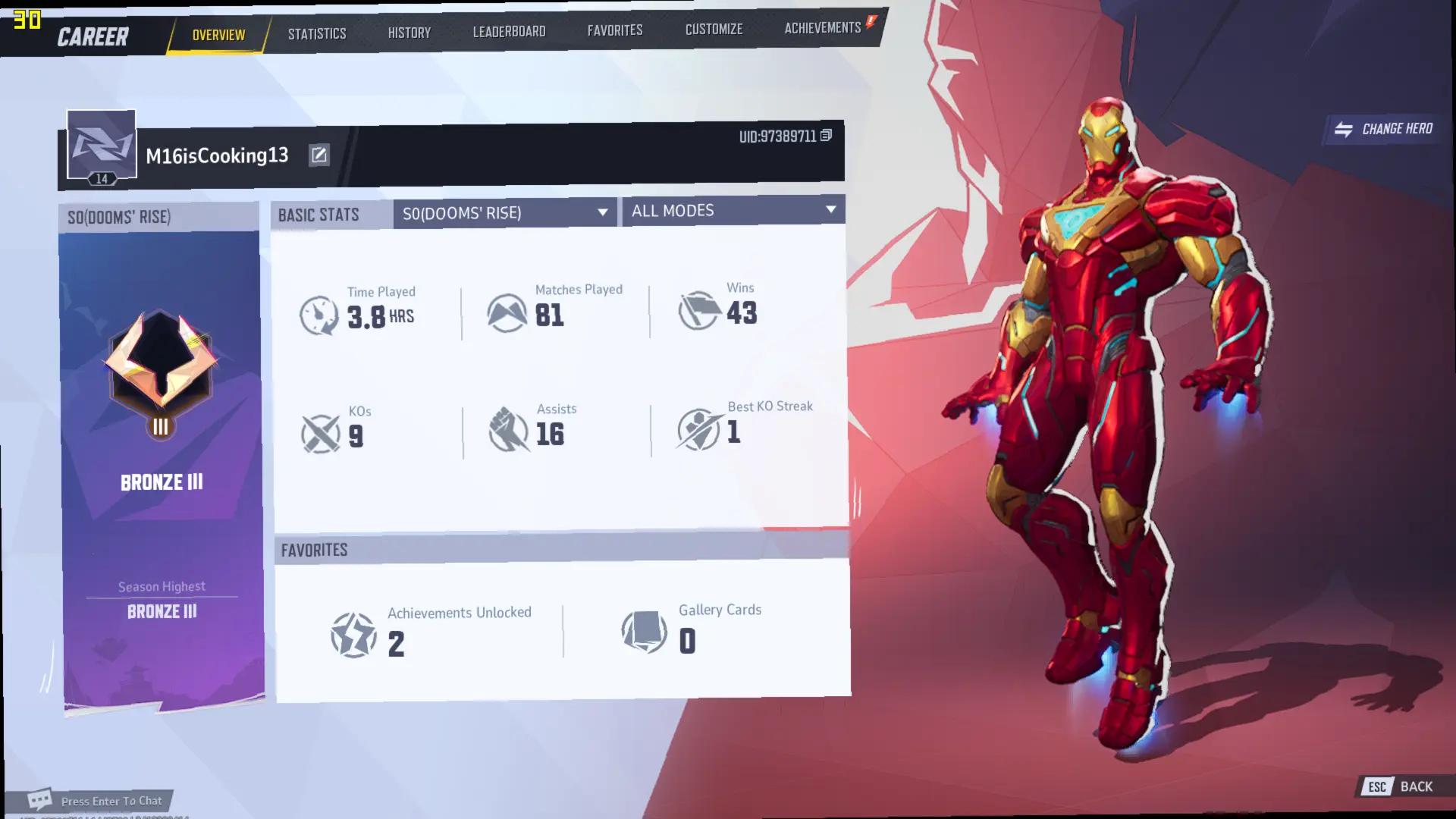The height and width of the screenshot is (819, 1456).
Task: Click the Wins flag icon
Action: point(698,310)
